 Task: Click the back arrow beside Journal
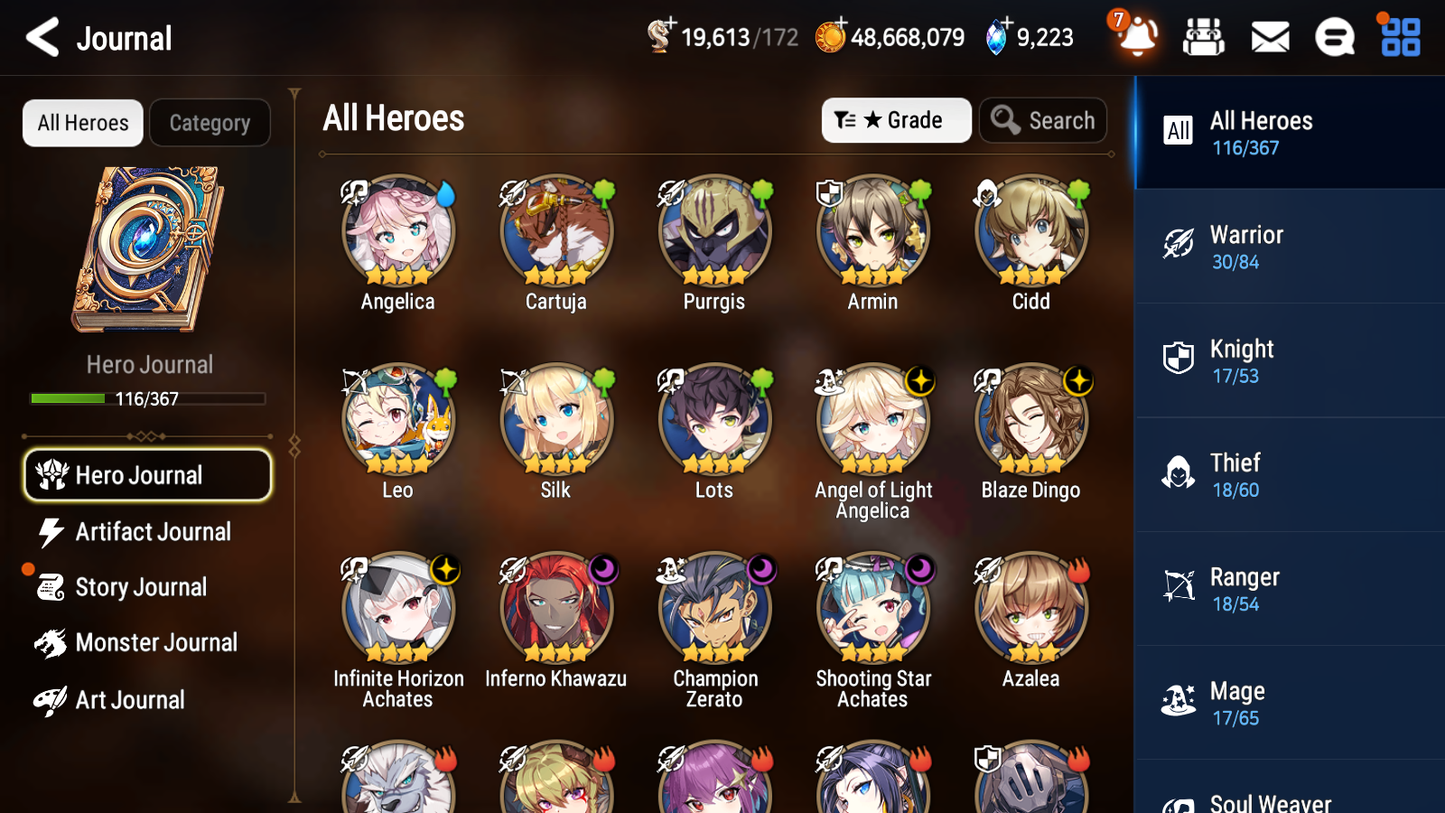tap(42, 37)
